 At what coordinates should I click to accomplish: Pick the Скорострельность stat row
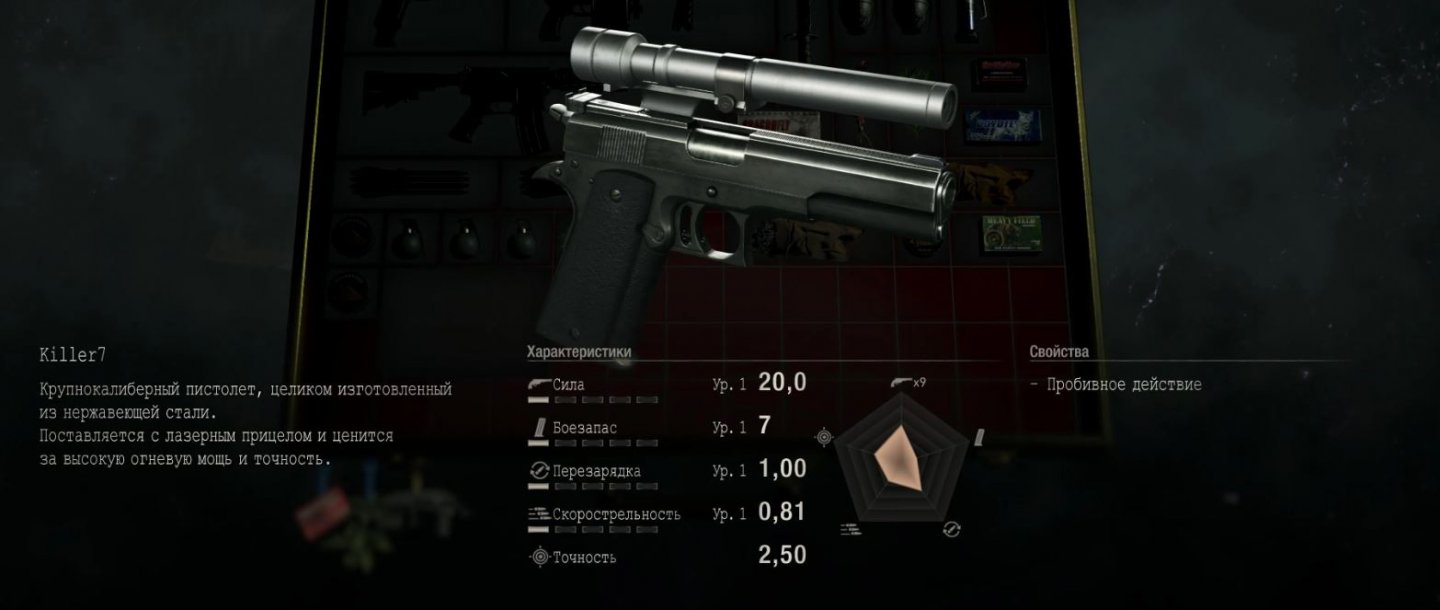665,514
